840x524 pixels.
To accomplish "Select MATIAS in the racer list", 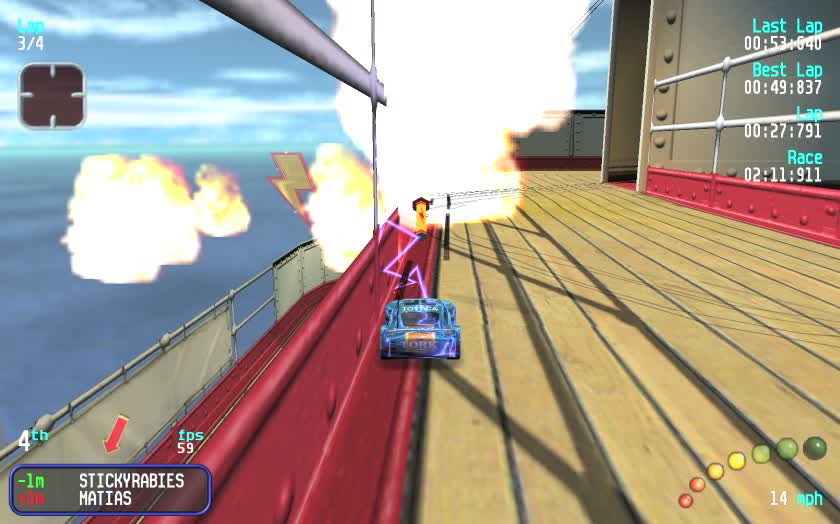I will coord(105,498).
